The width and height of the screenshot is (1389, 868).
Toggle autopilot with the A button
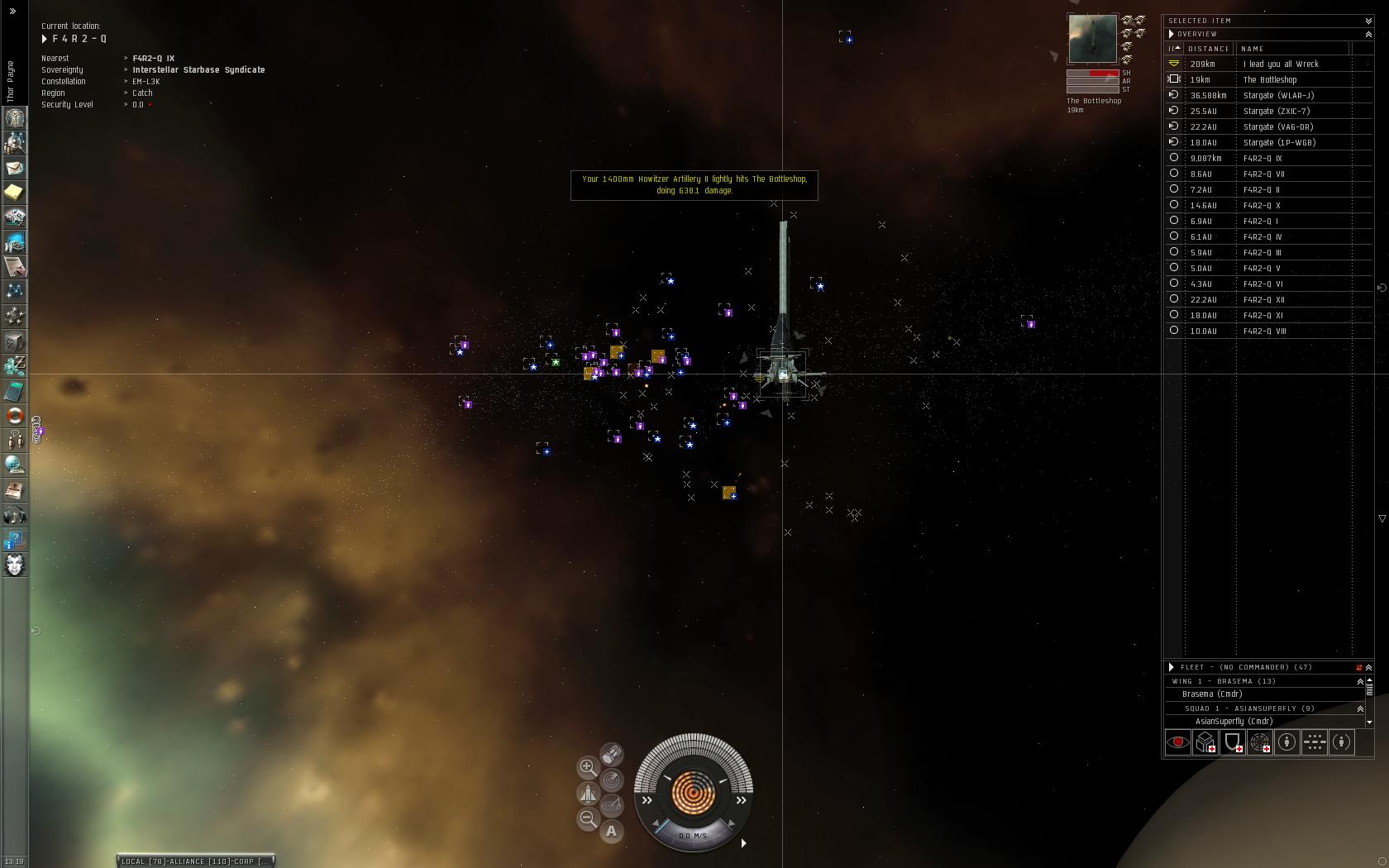click(x=612, y=832)
